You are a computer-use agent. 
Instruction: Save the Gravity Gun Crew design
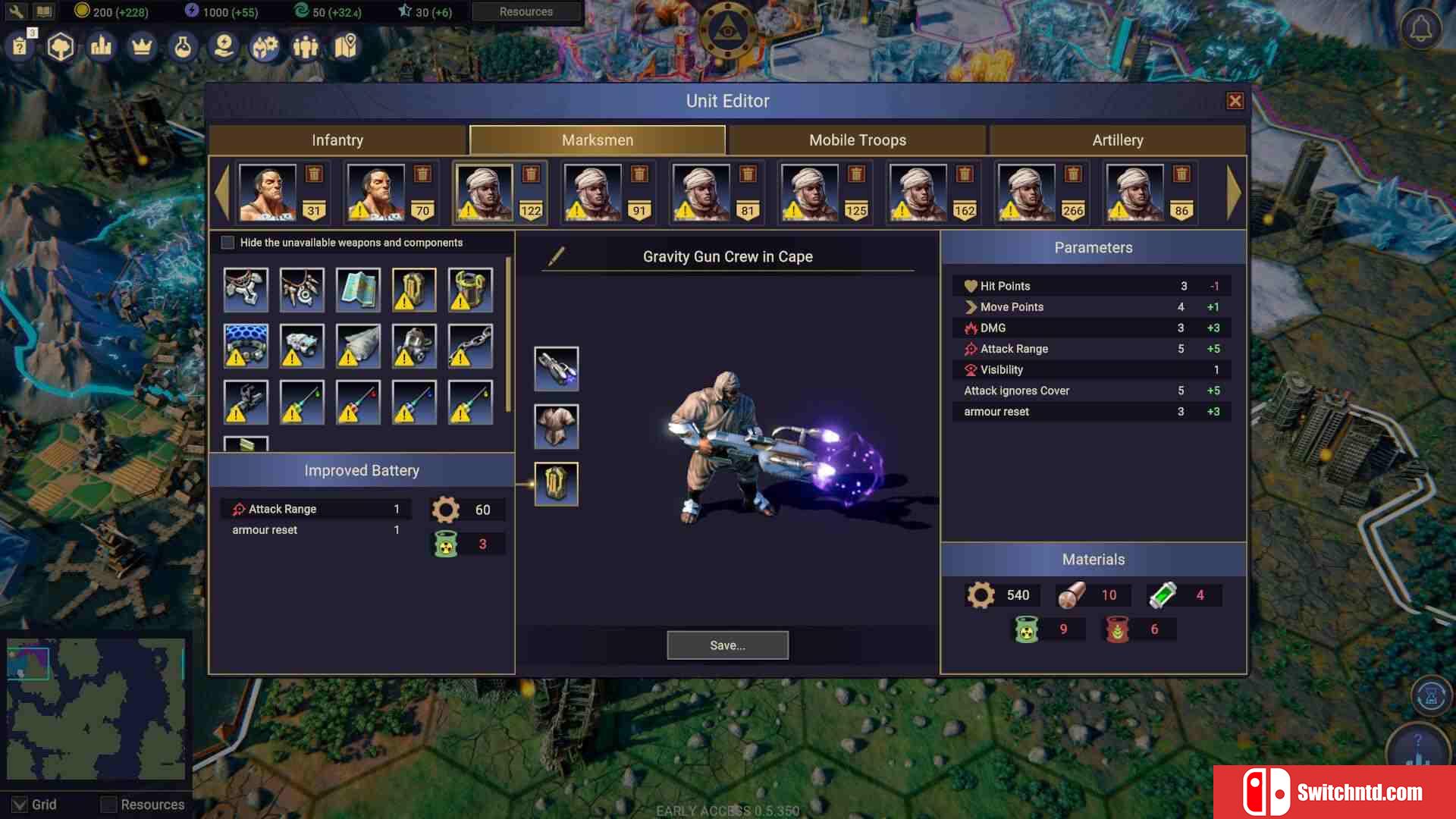pyautogui.click(x=727, y=645)
